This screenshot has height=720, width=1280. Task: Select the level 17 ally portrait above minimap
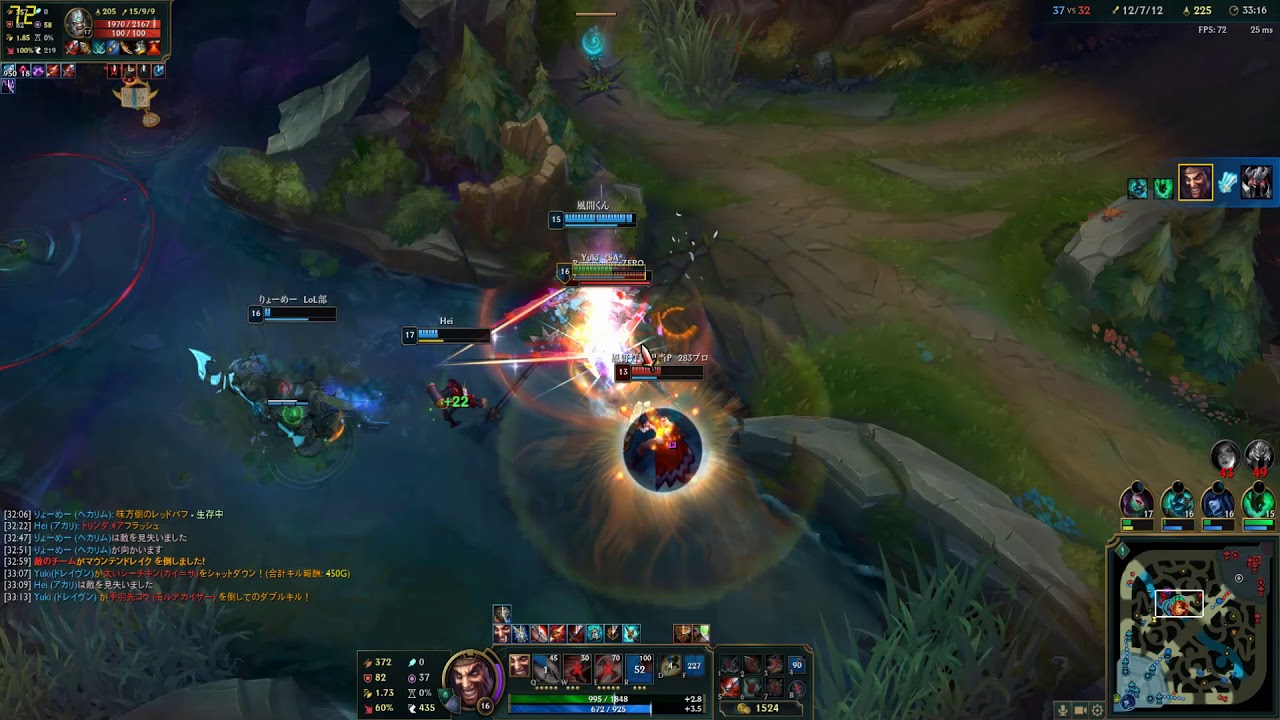[x=1137, y=500]
